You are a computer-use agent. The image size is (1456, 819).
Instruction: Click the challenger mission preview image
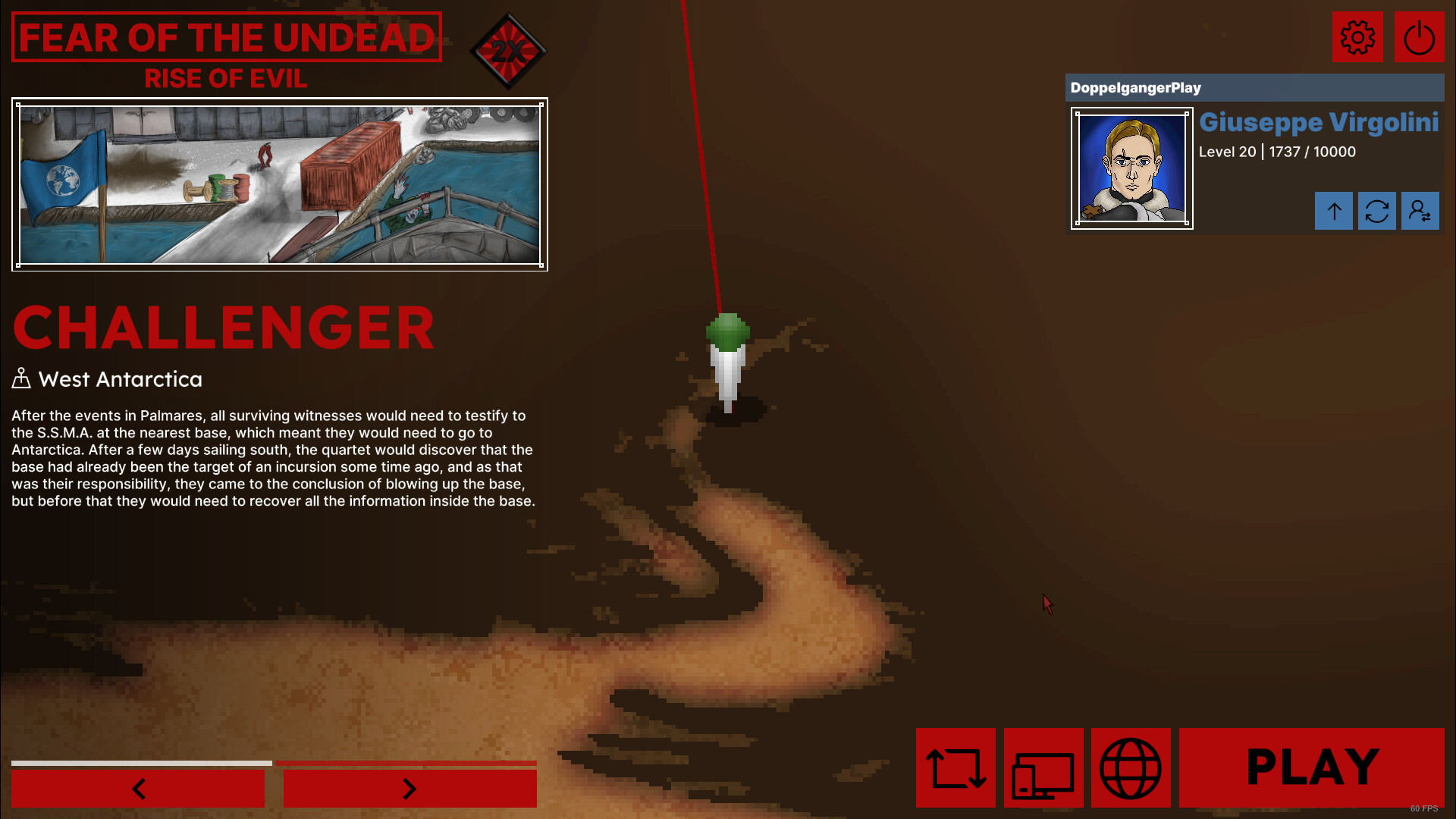(281, 184)
